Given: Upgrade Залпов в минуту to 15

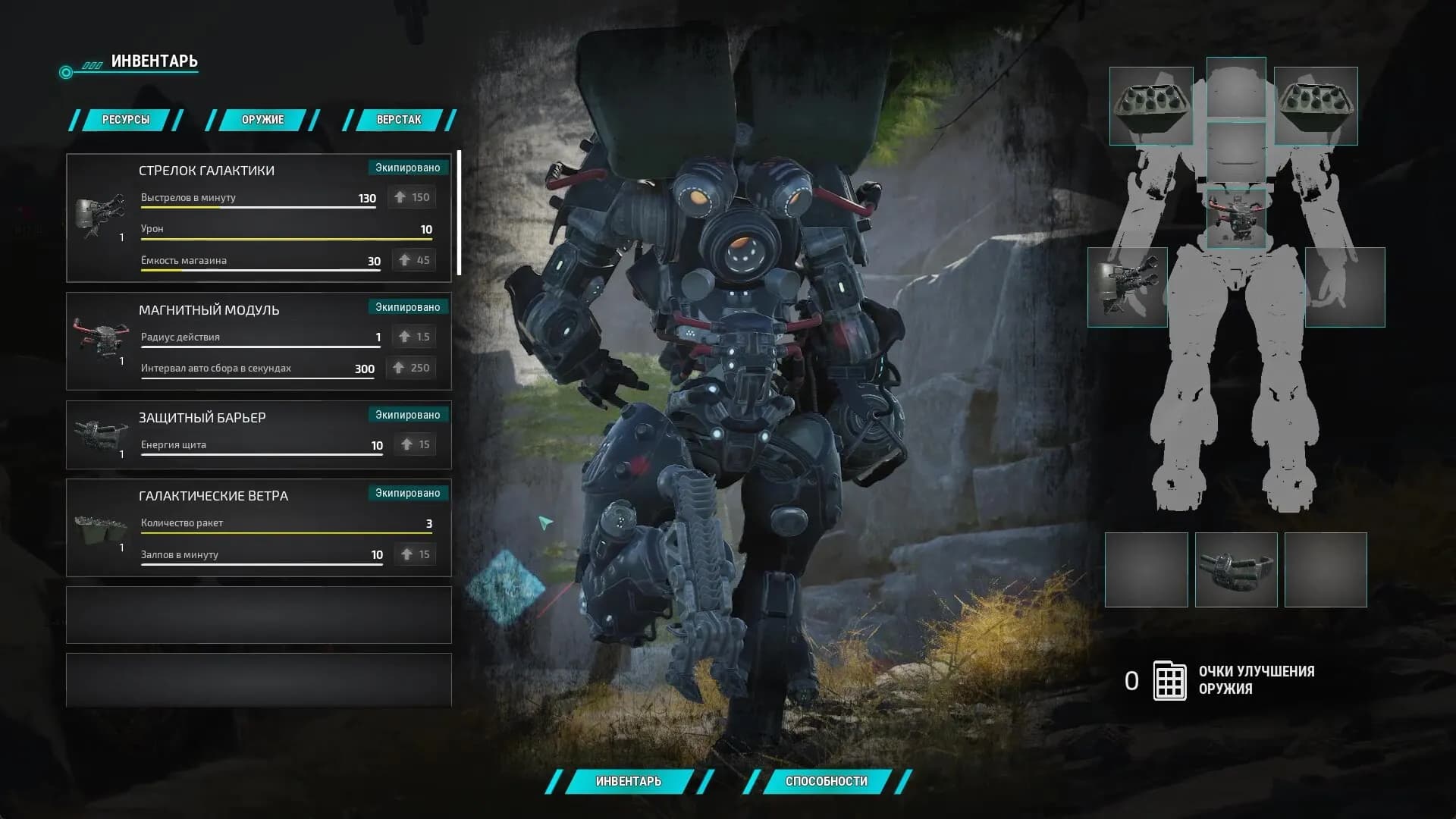Looking at the screenshot, I should point(416,554).
